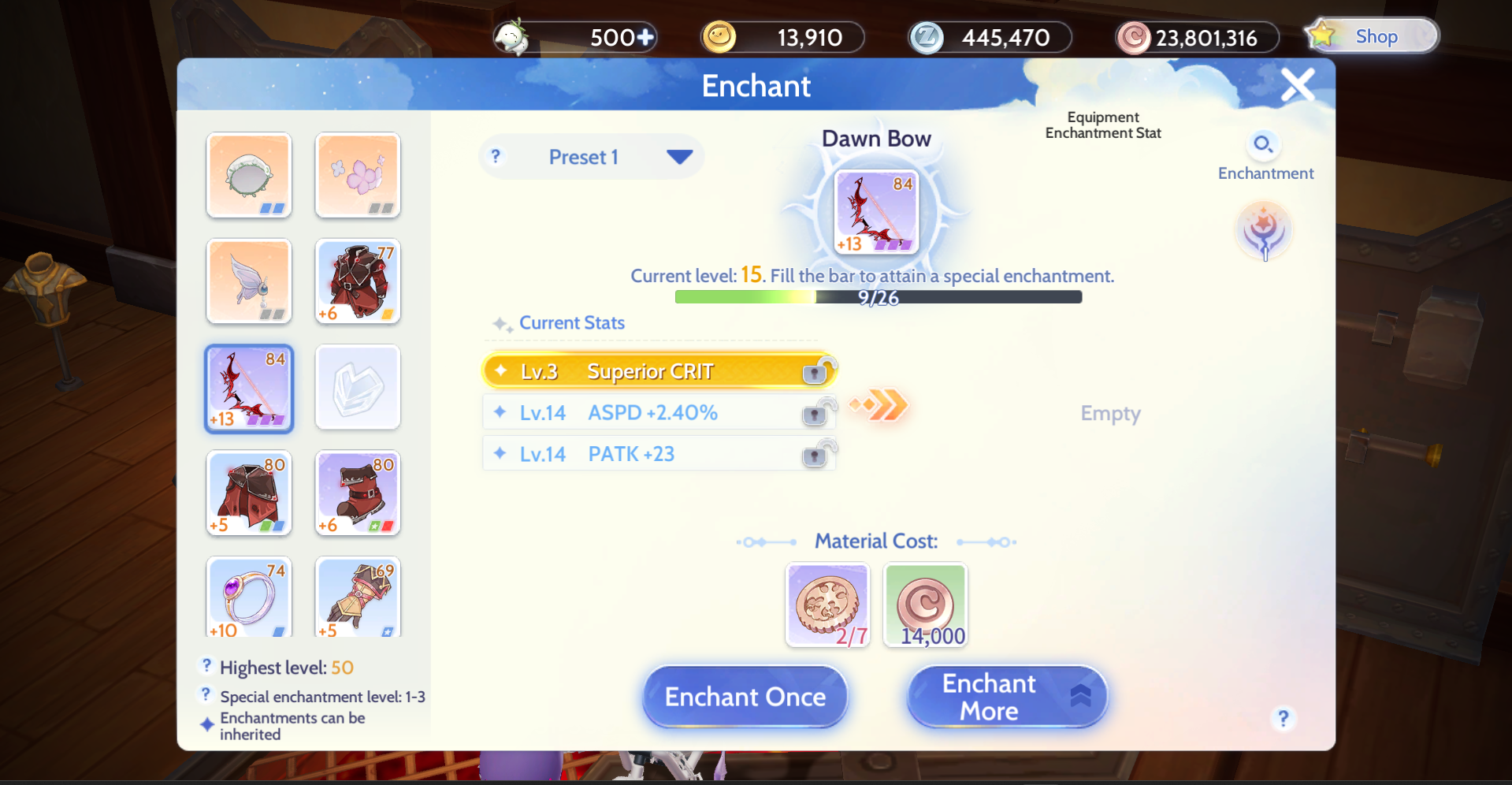The height and width of the screenshot is (785, 1512).
Task: Click the Equipment Enchantment Stat label
Action: coord(1102,125)
